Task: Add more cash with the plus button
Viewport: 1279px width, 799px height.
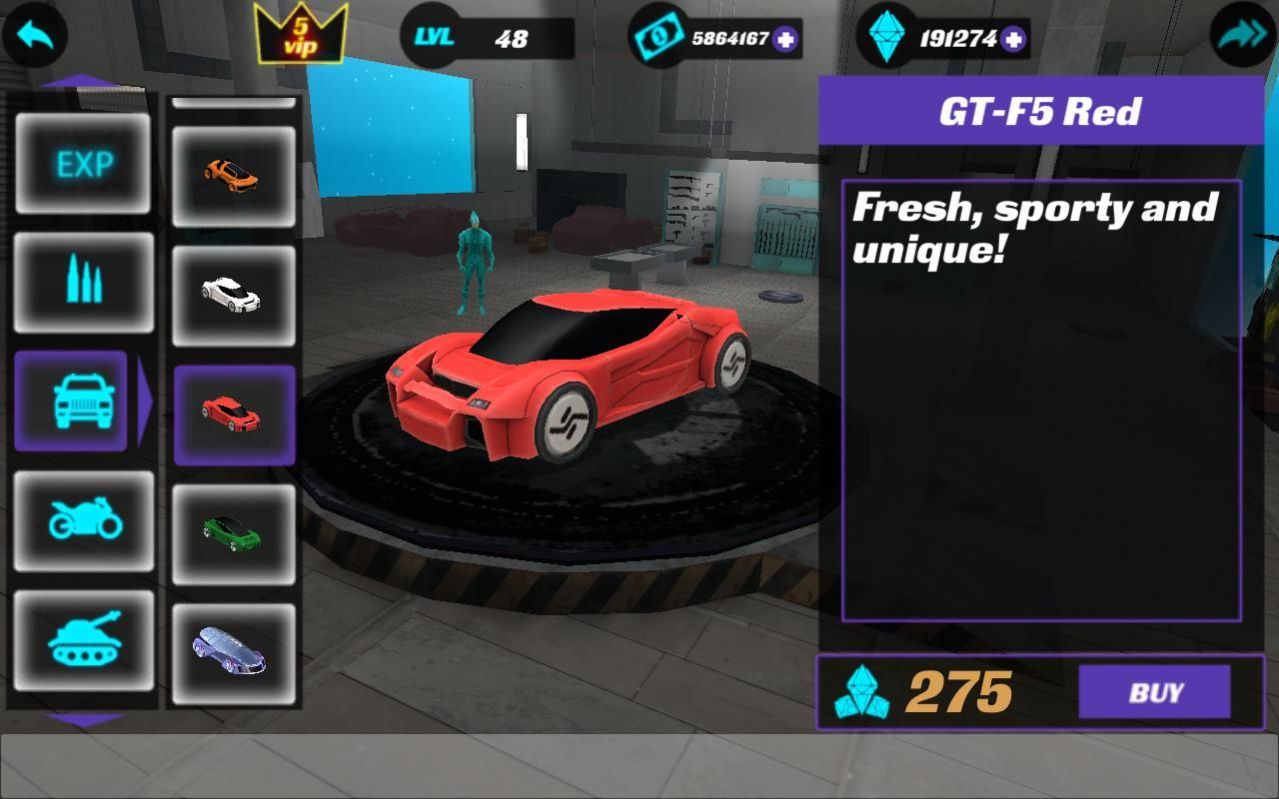Action: click(785, 39)
